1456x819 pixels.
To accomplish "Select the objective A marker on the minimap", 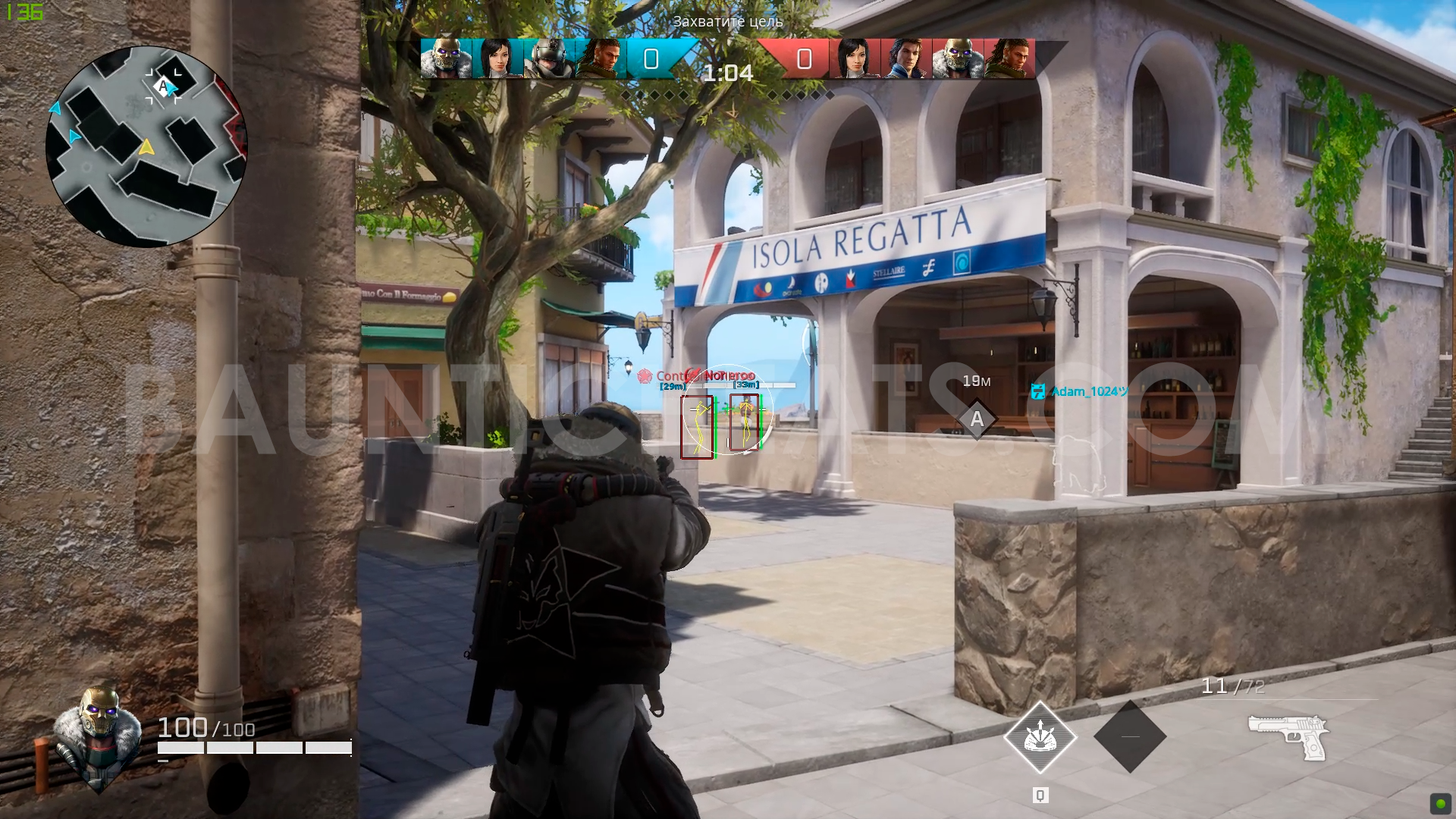I will pyautogui.click(x=163, y=86).
